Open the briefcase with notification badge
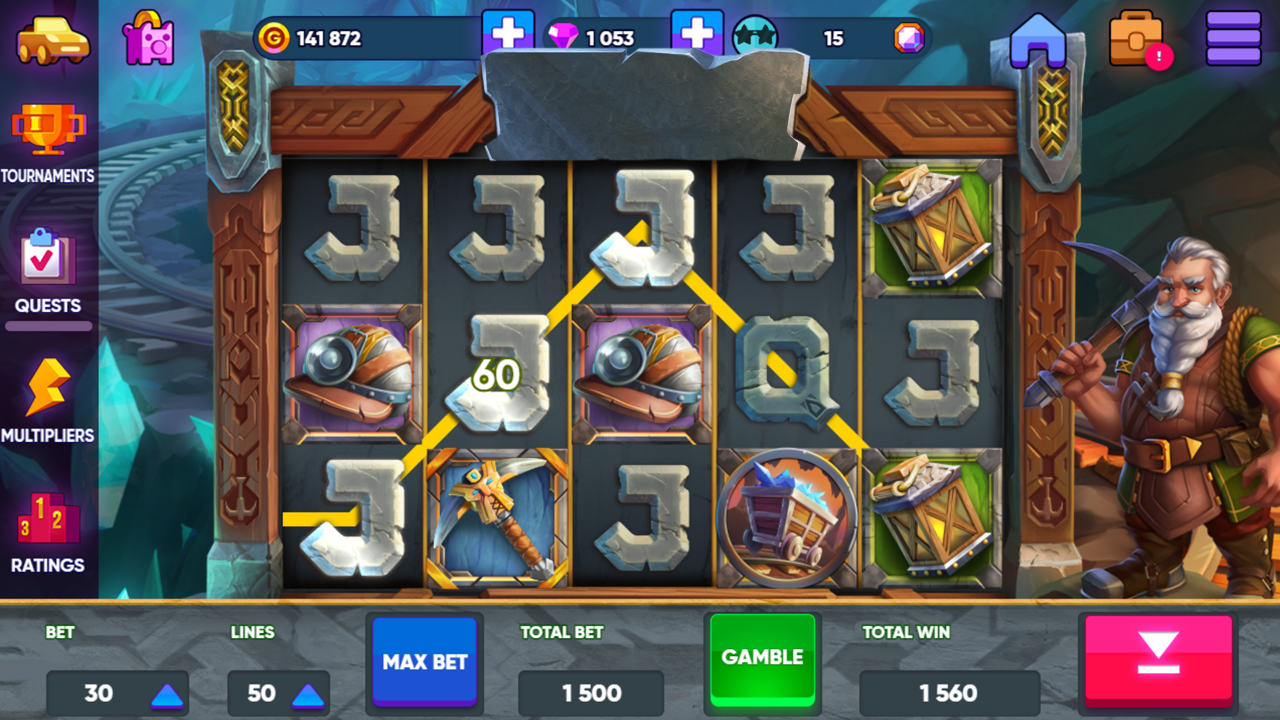Screen dimensions: 1280x720 coord(1138,37)
